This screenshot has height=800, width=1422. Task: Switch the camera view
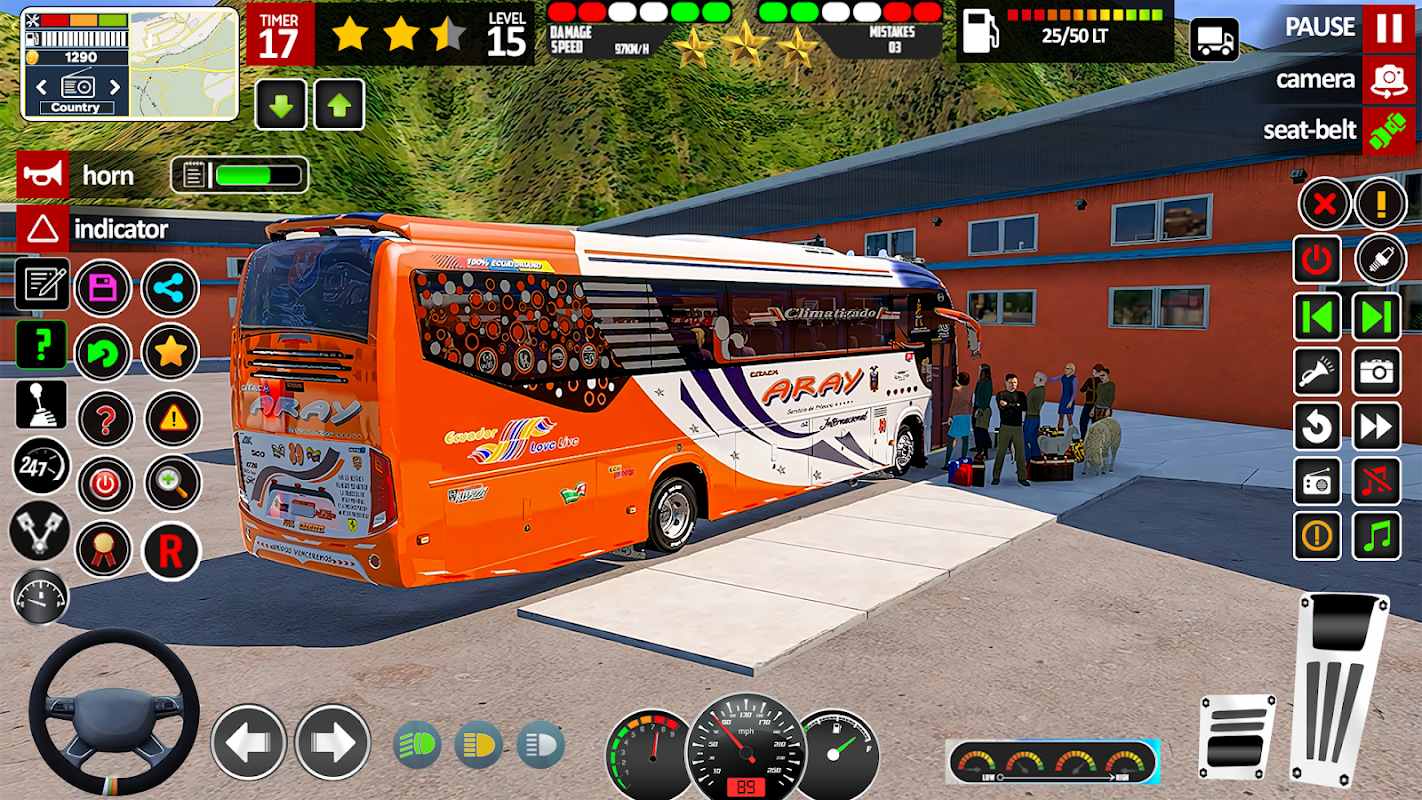click(1388, 80)
